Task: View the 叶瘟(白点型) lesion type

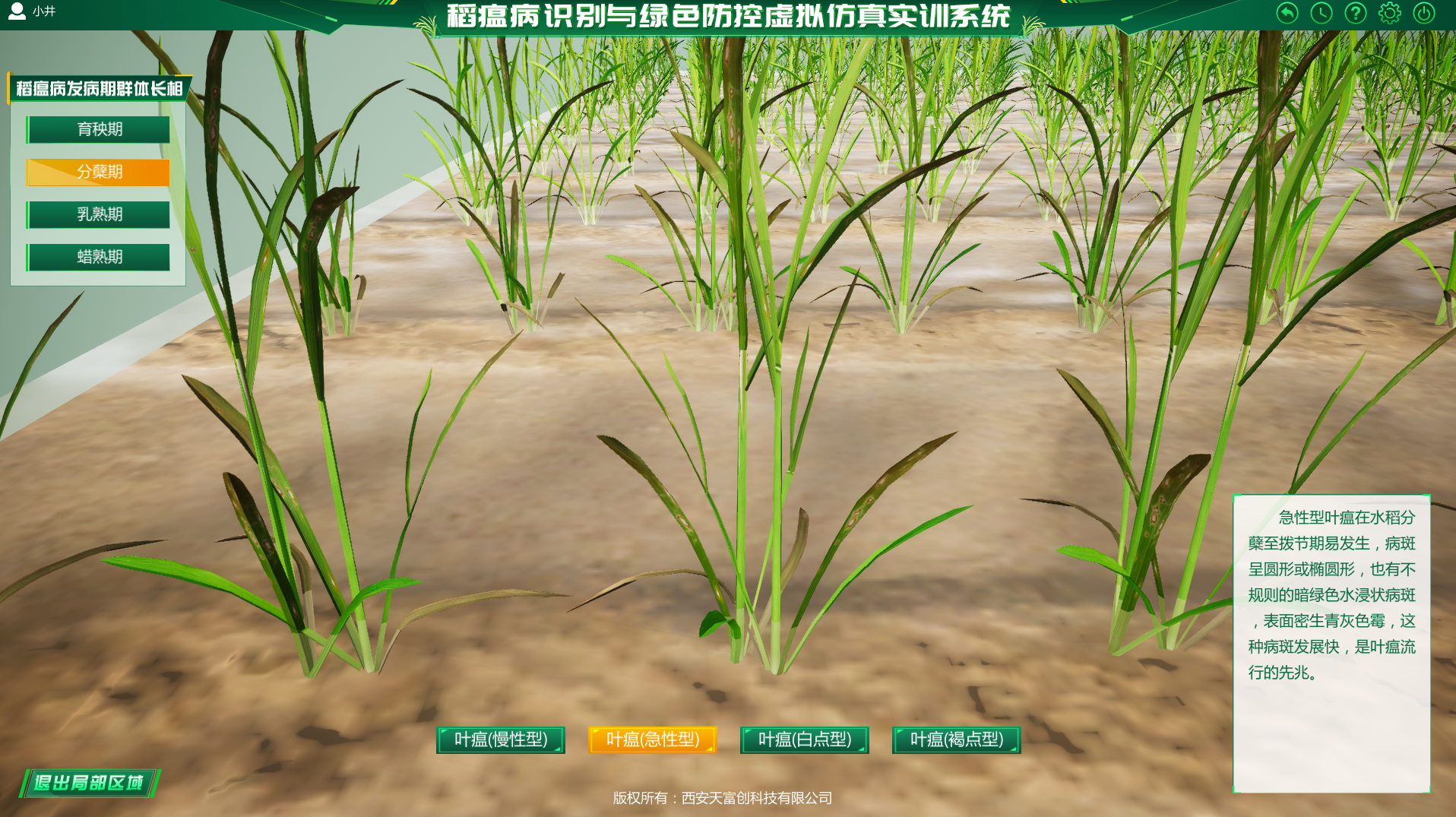Action: click(x=804, y=739)
